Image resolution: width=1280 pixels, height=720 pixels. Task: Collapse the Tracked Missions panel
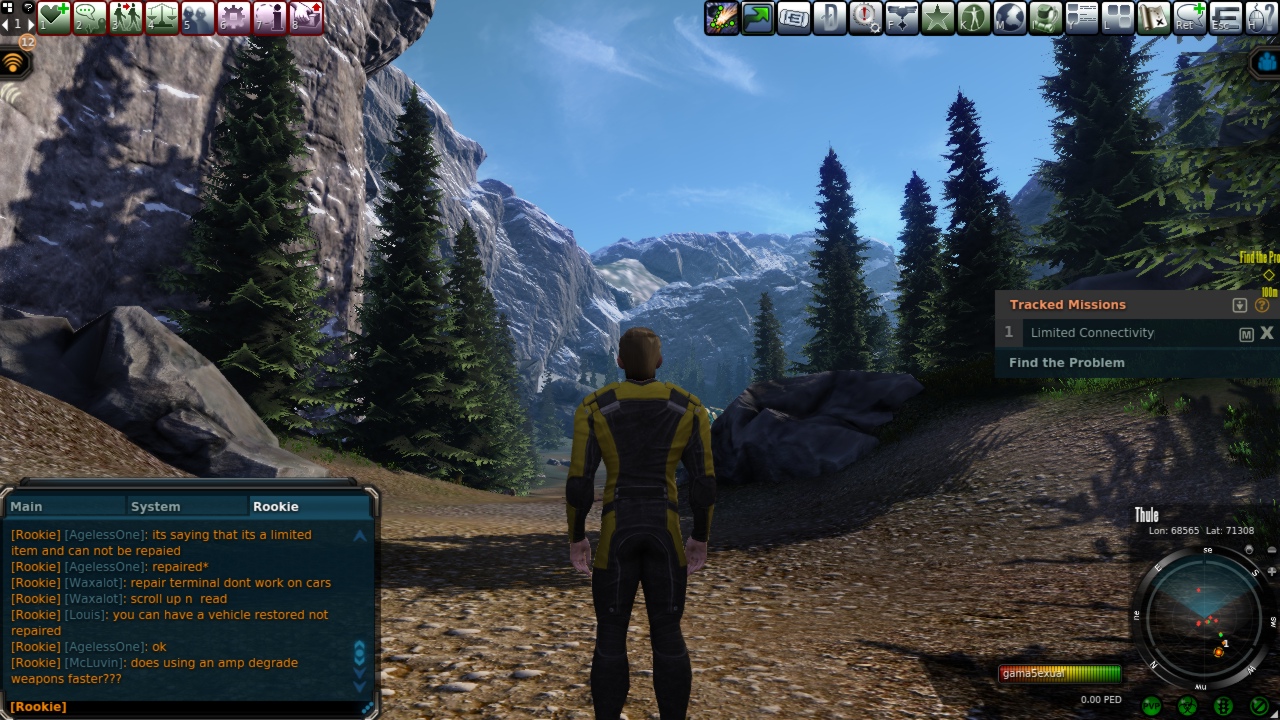1240,305
